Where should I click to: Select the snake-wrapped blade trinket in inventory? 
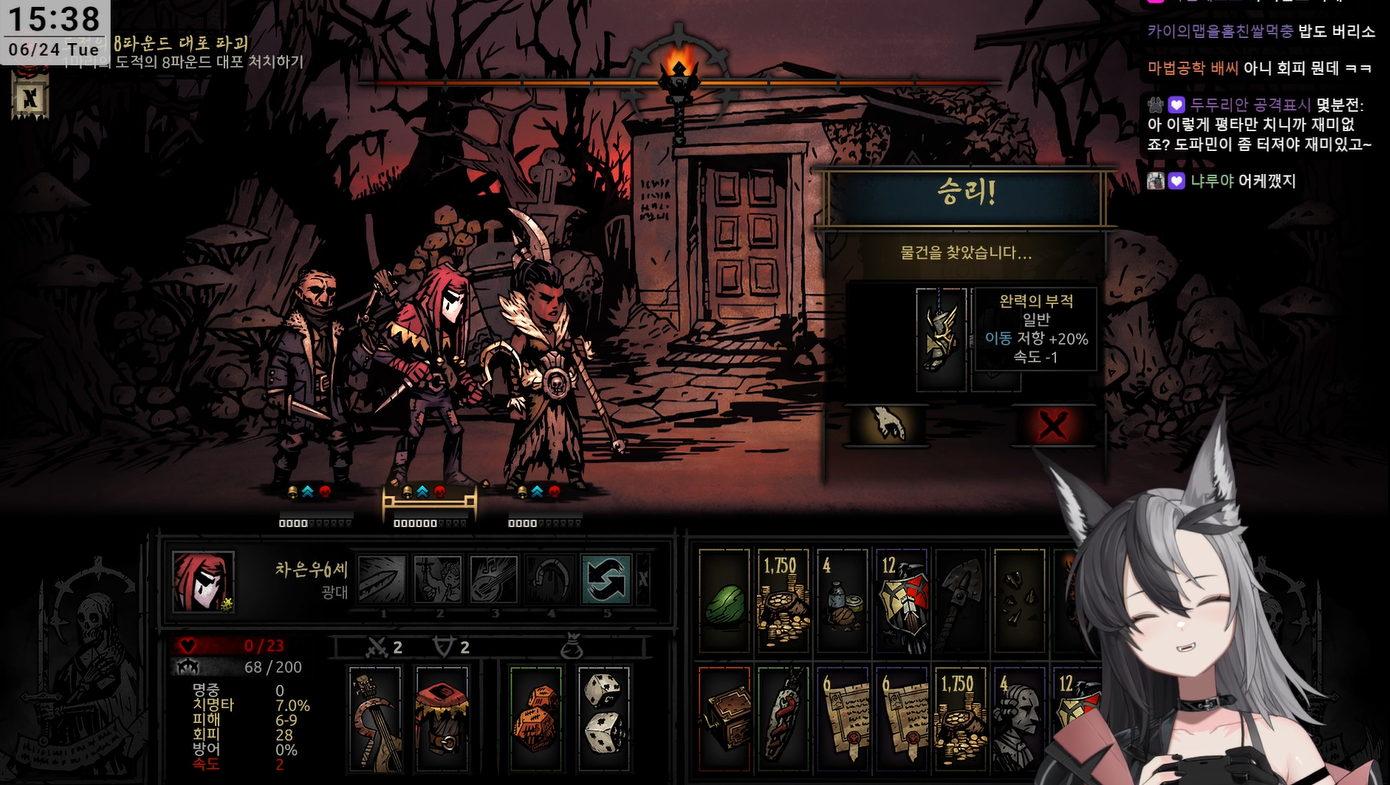coord(783,719)
